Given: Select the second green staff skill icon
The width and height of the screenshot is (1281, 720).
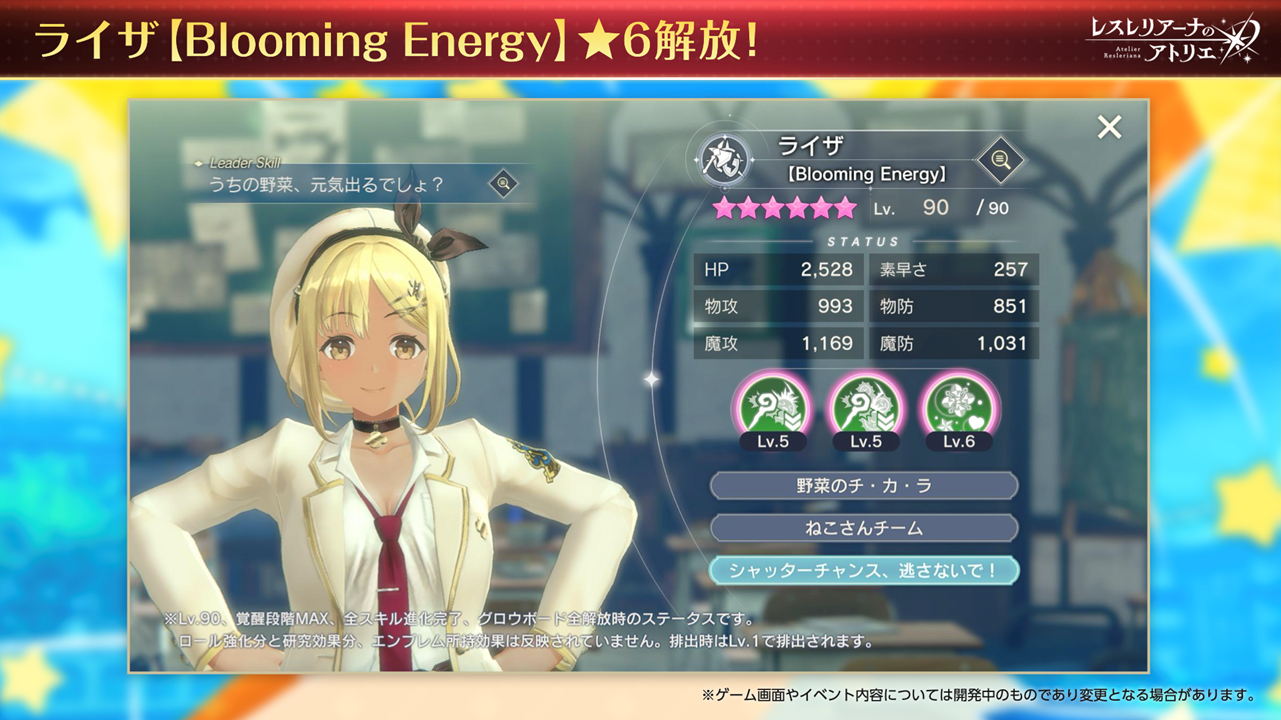Looking at the screenshot, I should click(x=865, y=406).
